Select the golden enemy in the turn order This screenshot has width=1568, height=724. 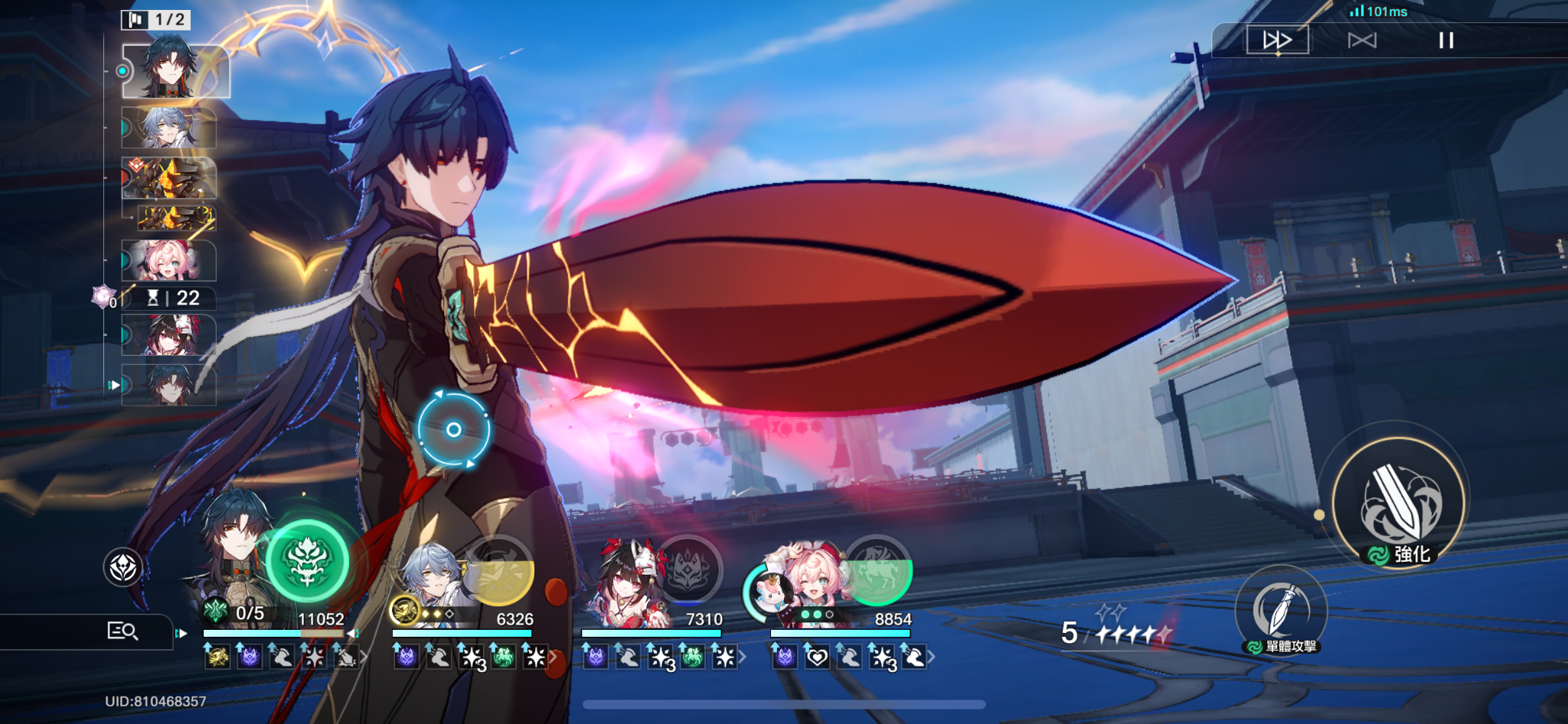[x=169, y=178]
